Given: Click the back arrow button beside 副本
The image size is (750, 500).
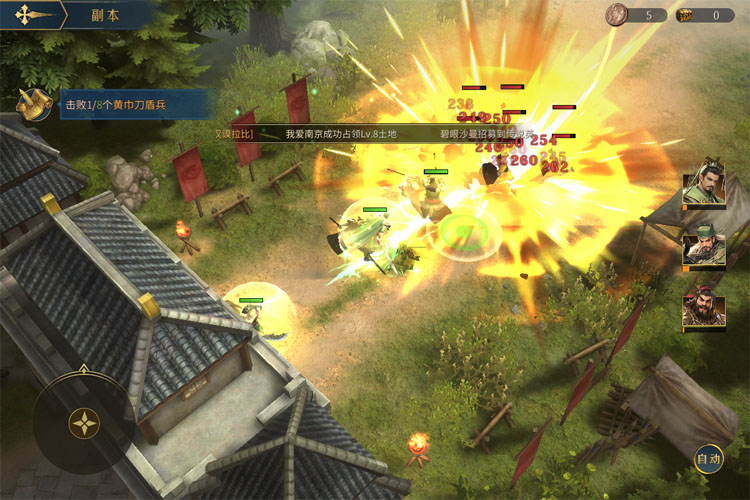Looking at the screenshot, I should [x=29, y=15].
